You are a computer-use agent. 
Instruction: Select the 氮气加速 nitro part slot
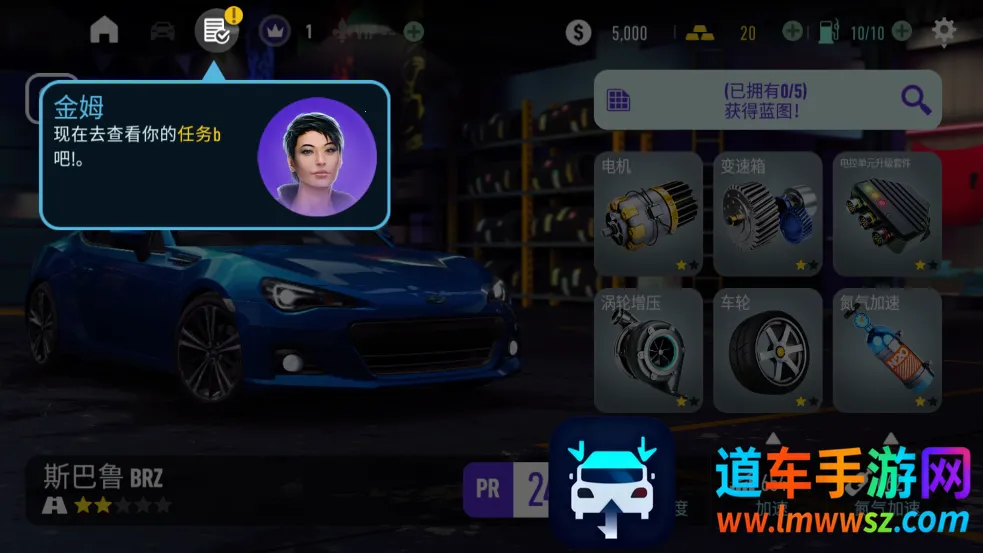(887, 350)
